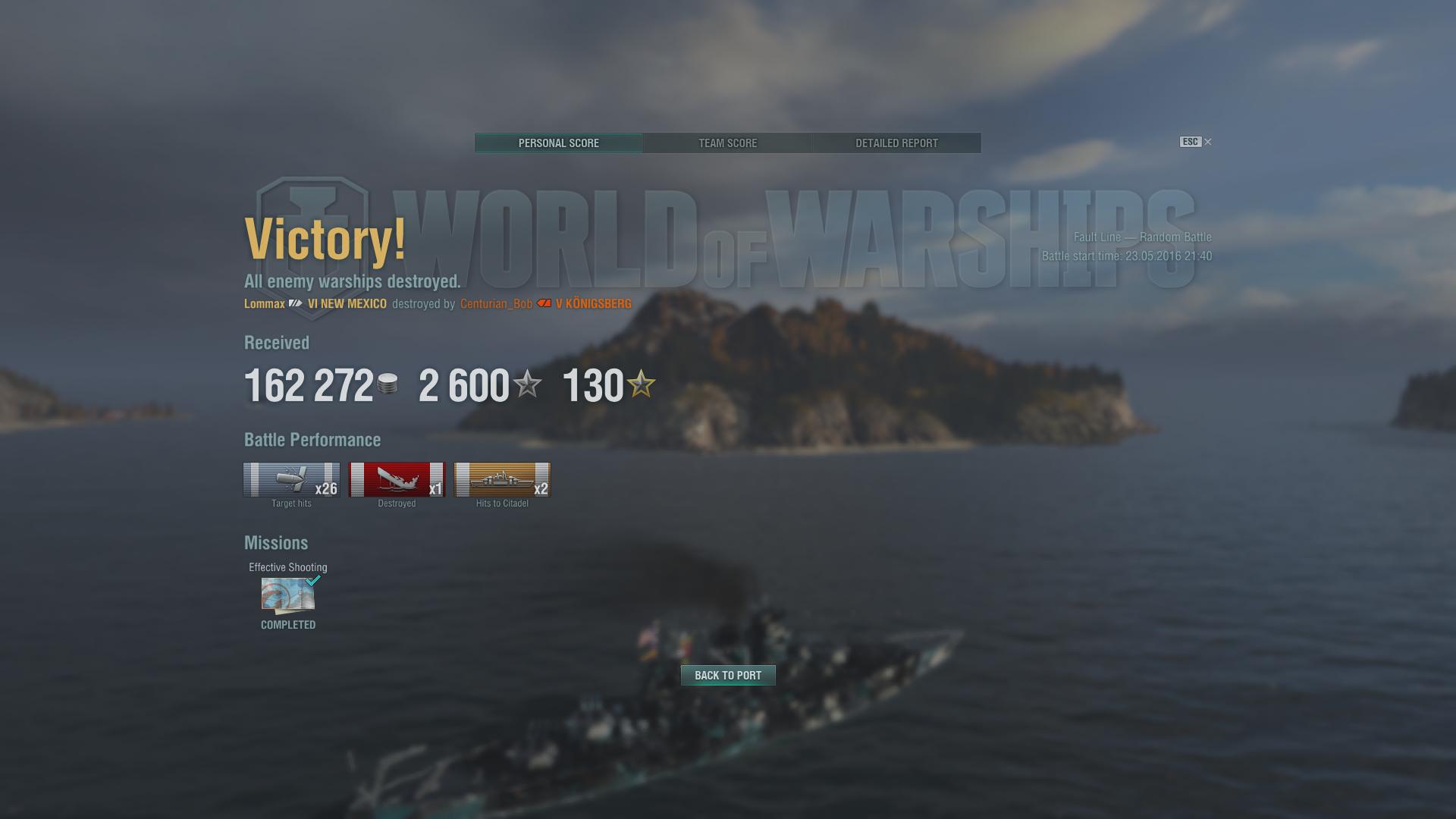
Task: Open the Effective Shooting mission icon
Action: 288,595
